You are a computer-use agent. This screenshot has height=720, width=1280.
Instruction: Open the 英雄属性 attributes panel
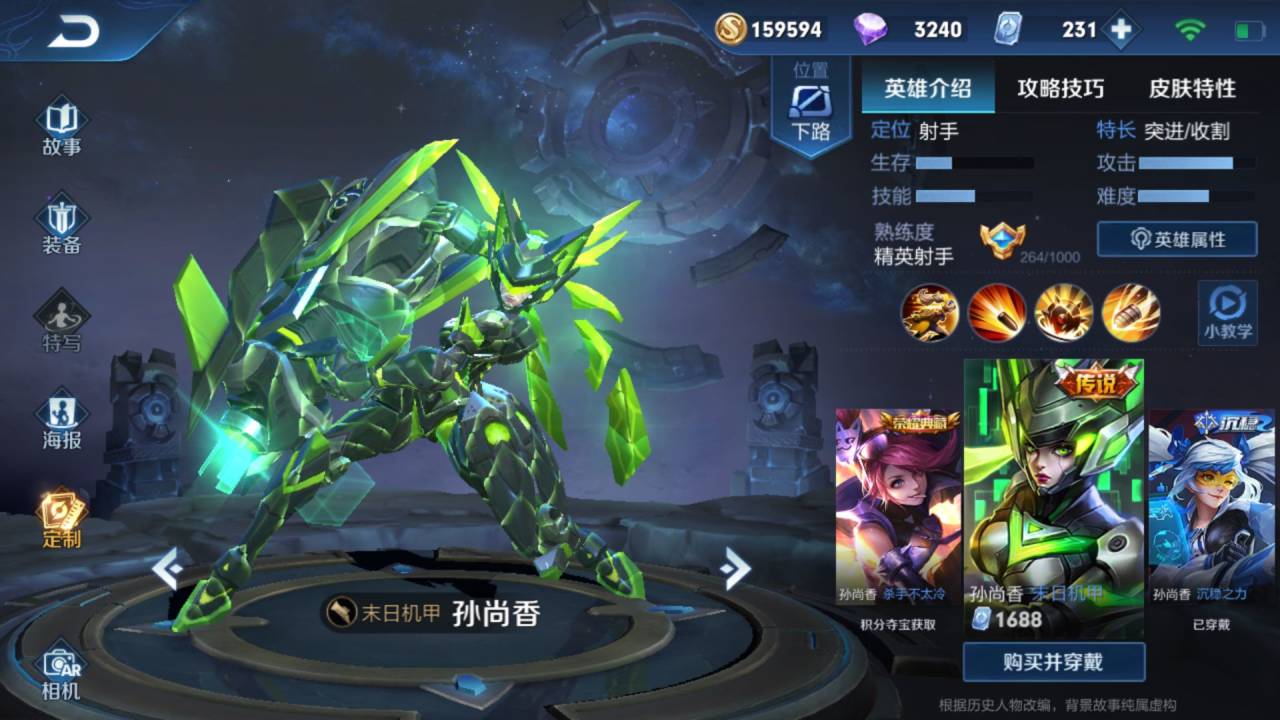(1176, 239)
